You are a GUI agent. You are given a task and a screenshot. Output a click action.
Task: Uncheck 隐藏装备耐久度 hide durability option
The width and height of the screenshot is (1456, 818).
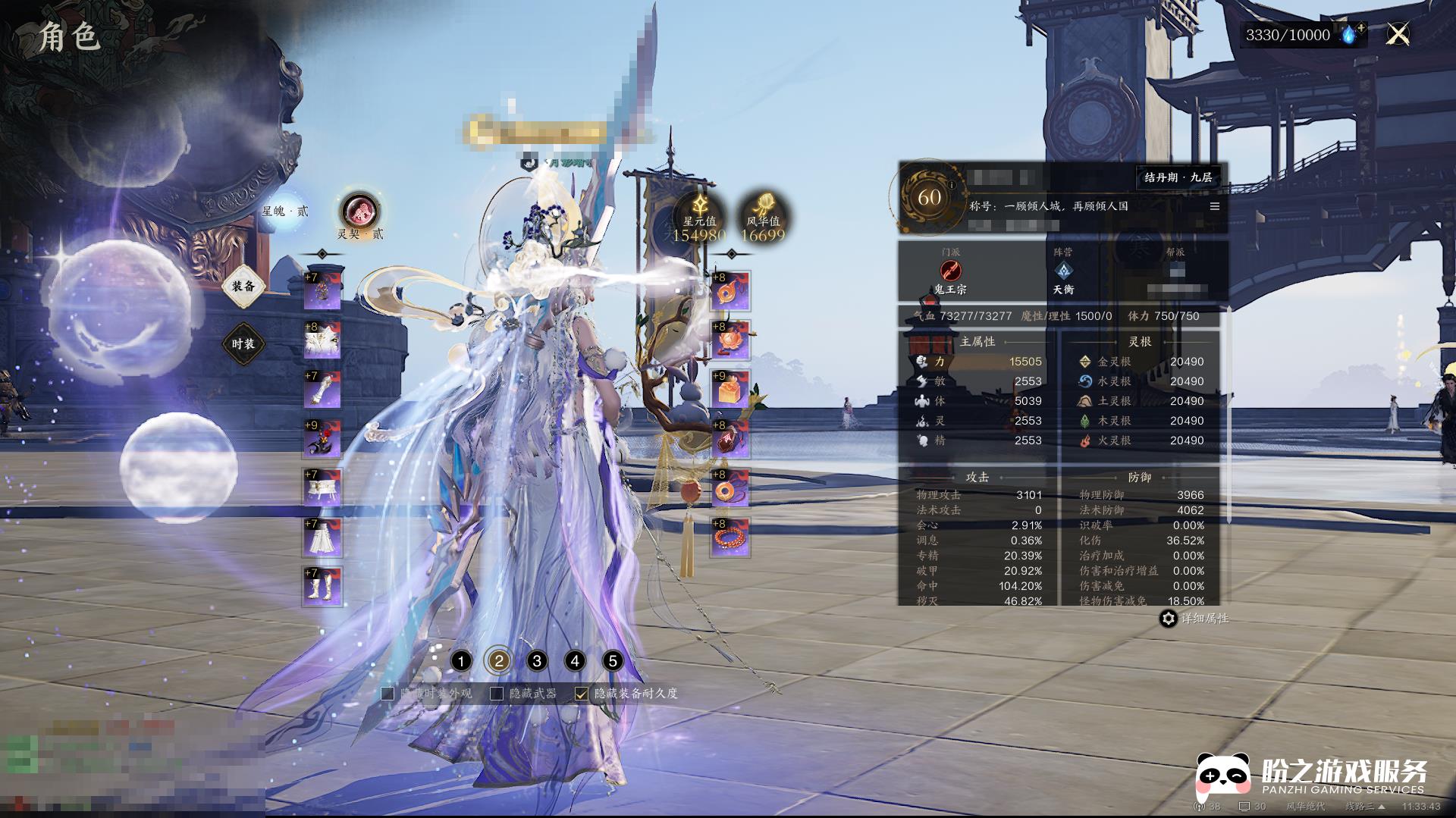point(582,694)
